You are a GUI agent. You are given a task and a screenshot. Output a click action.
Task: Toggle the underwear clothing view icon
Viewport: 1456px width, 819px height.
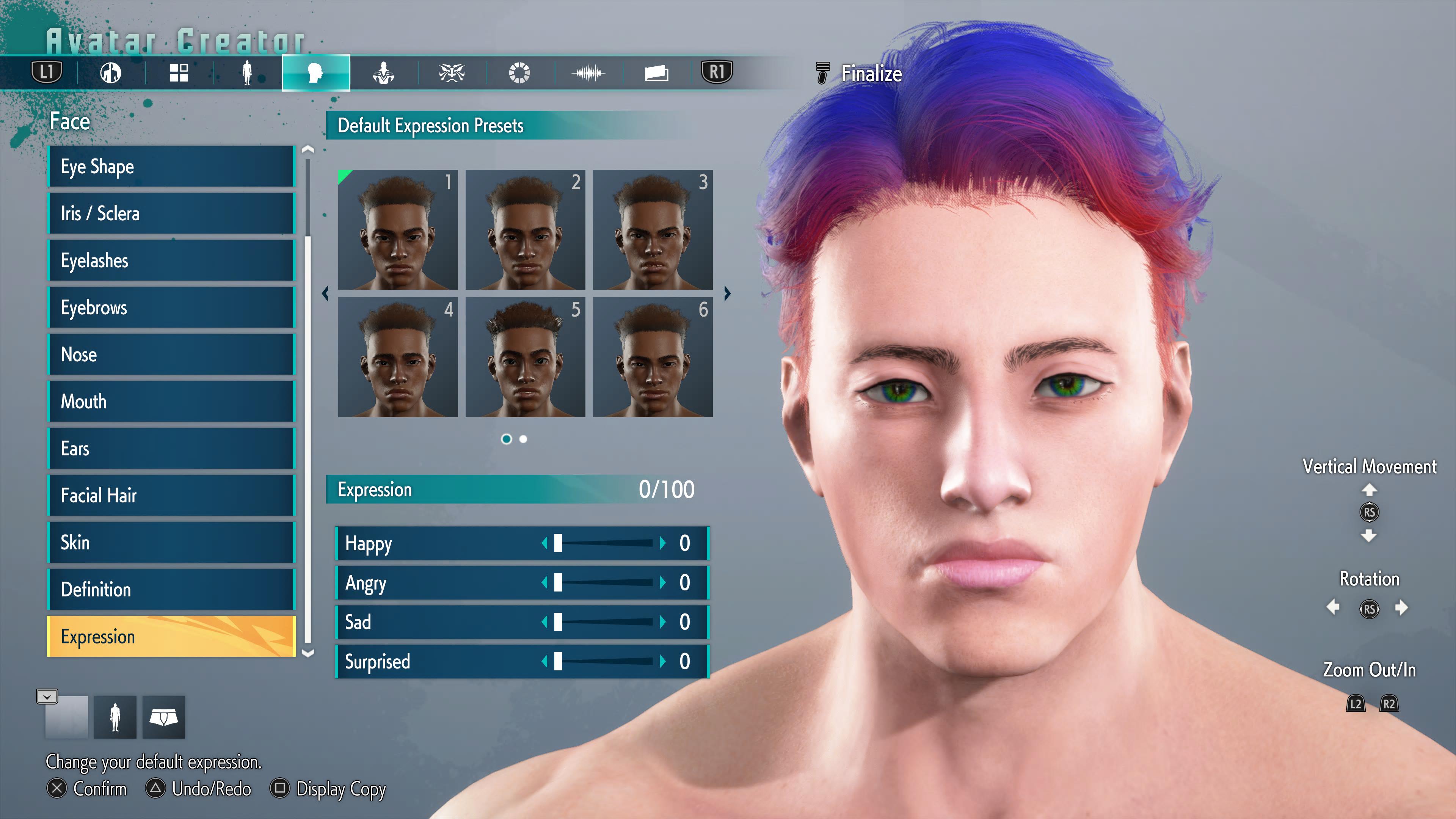[163, 717]
